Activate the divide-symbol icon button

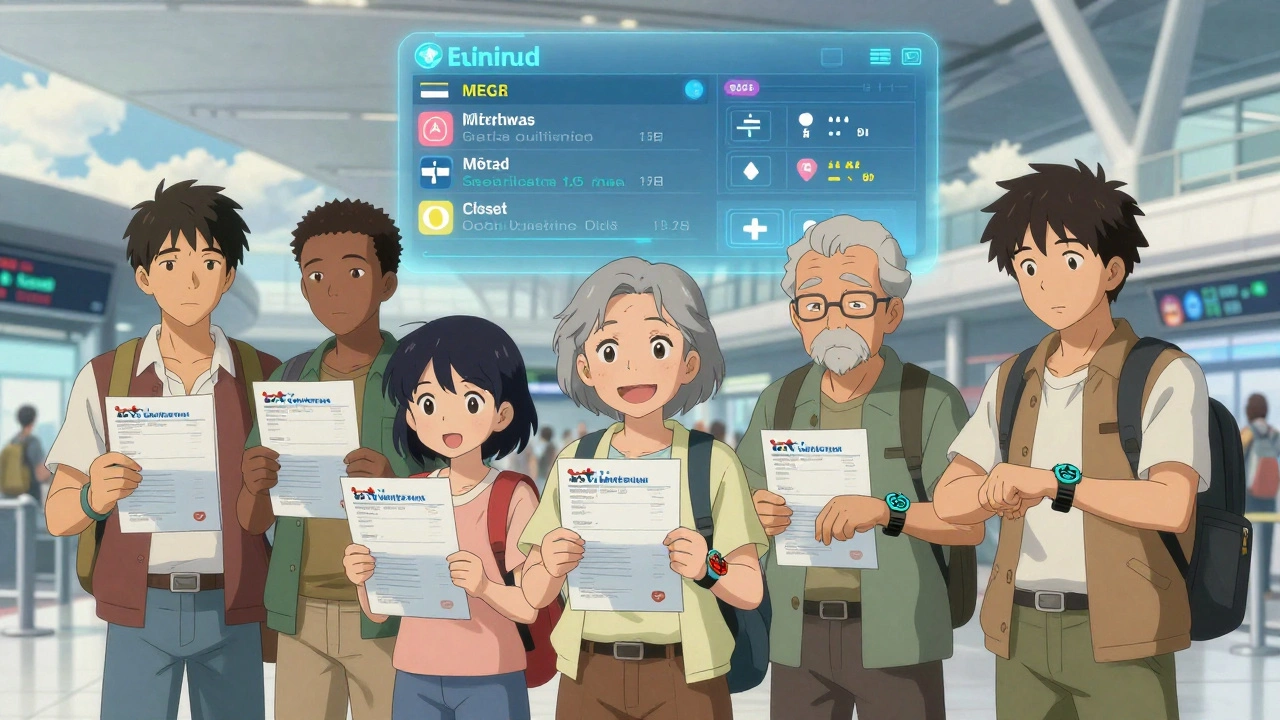pos(751,126)
